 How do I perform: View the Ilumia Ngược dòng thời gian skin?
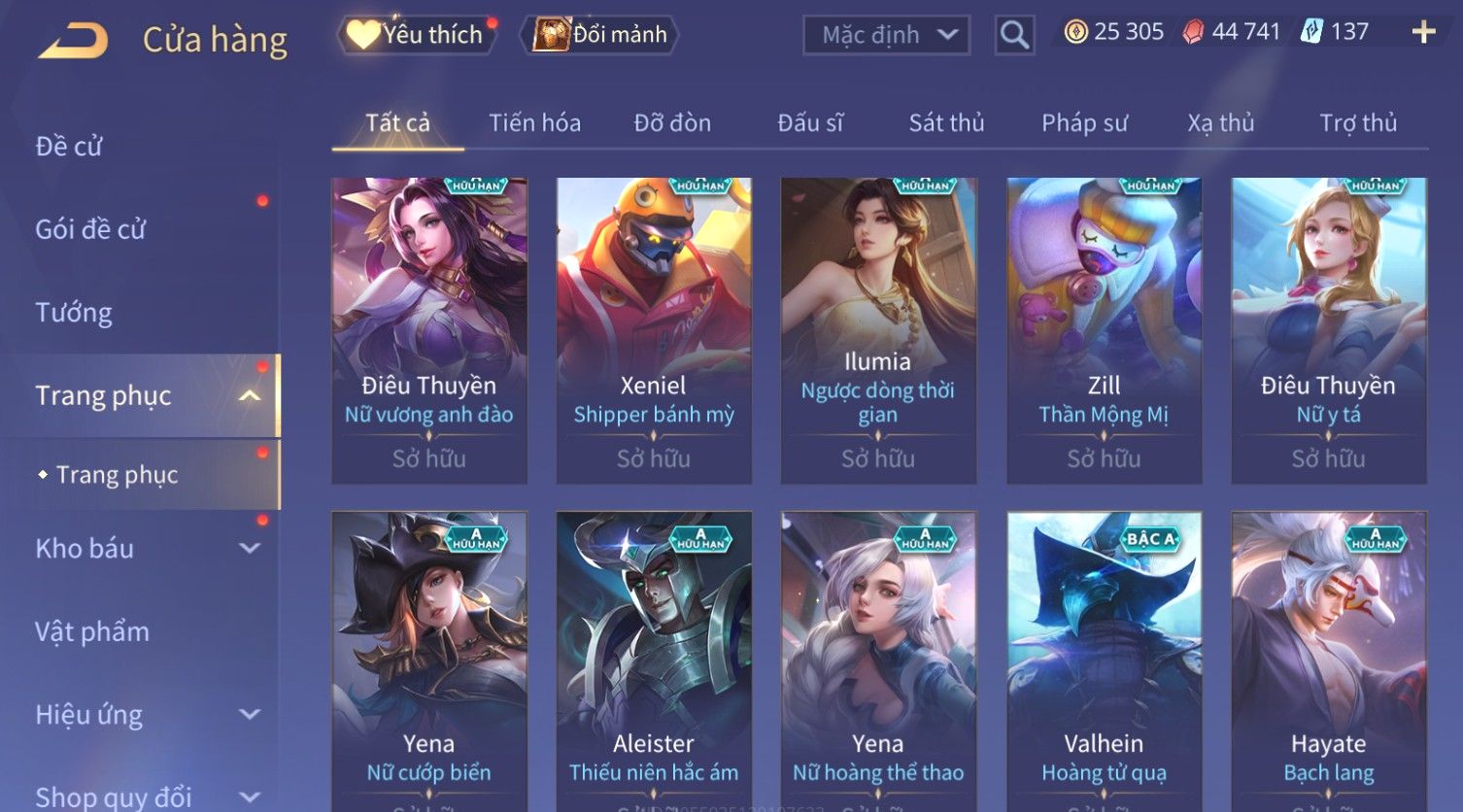(x=878, y=330)
